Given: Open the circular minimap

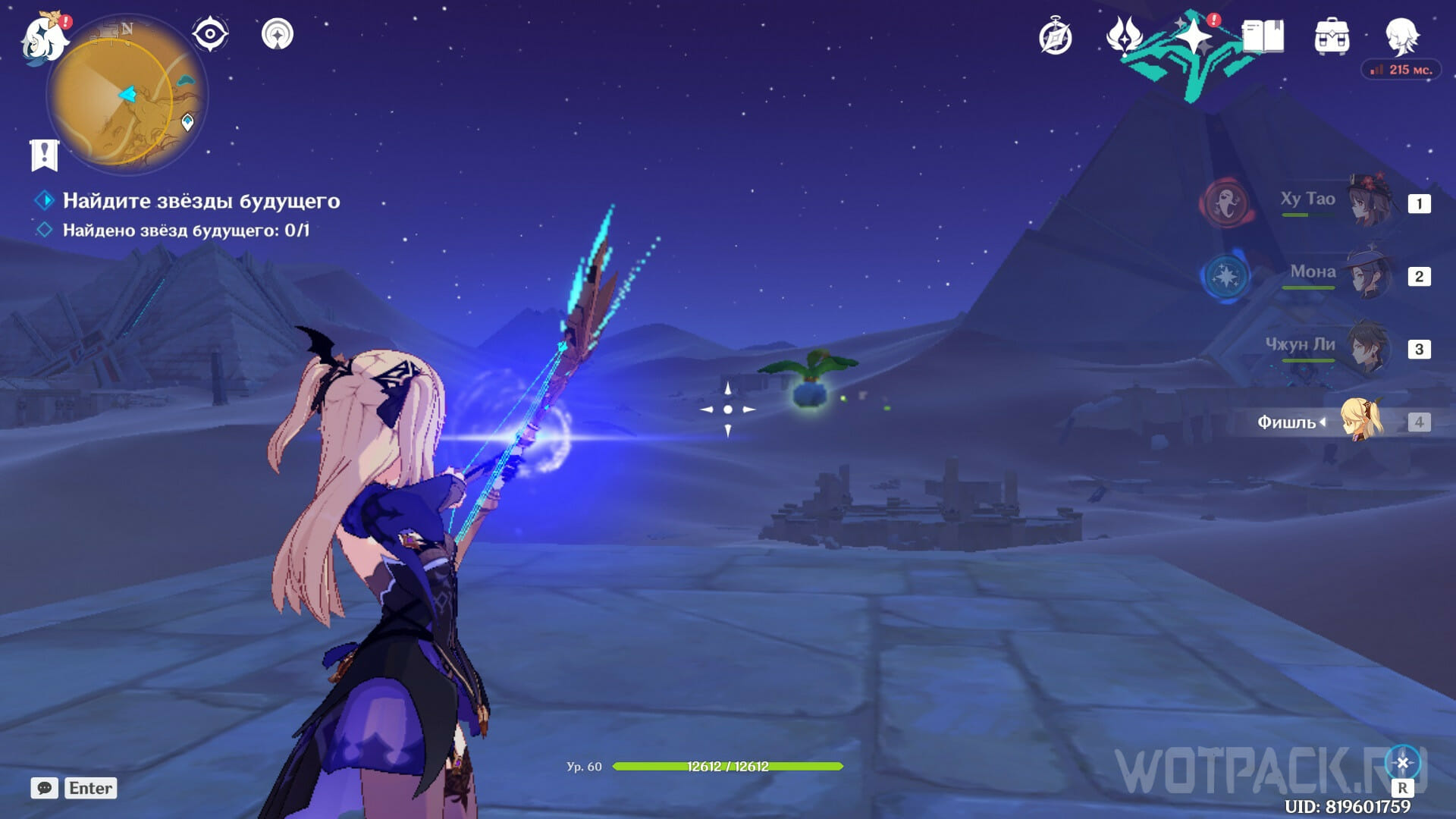Looking at the screenshot, I should 126,96.
